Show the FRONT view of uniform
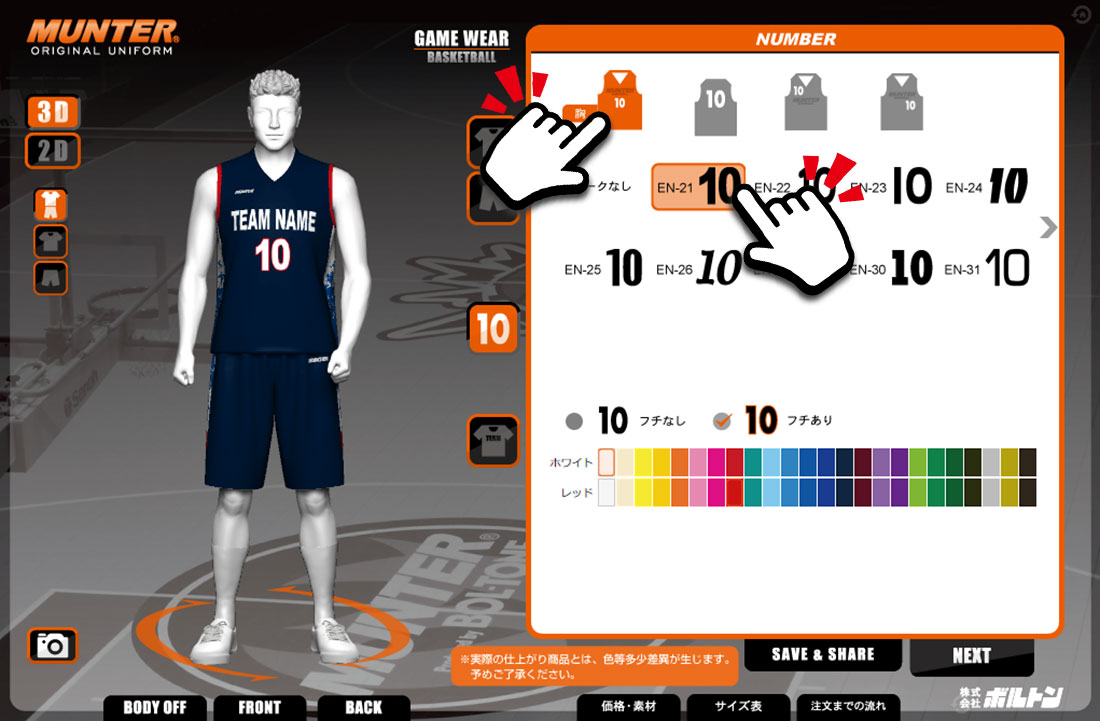1100x721 pixels. [x=260, y=707]
